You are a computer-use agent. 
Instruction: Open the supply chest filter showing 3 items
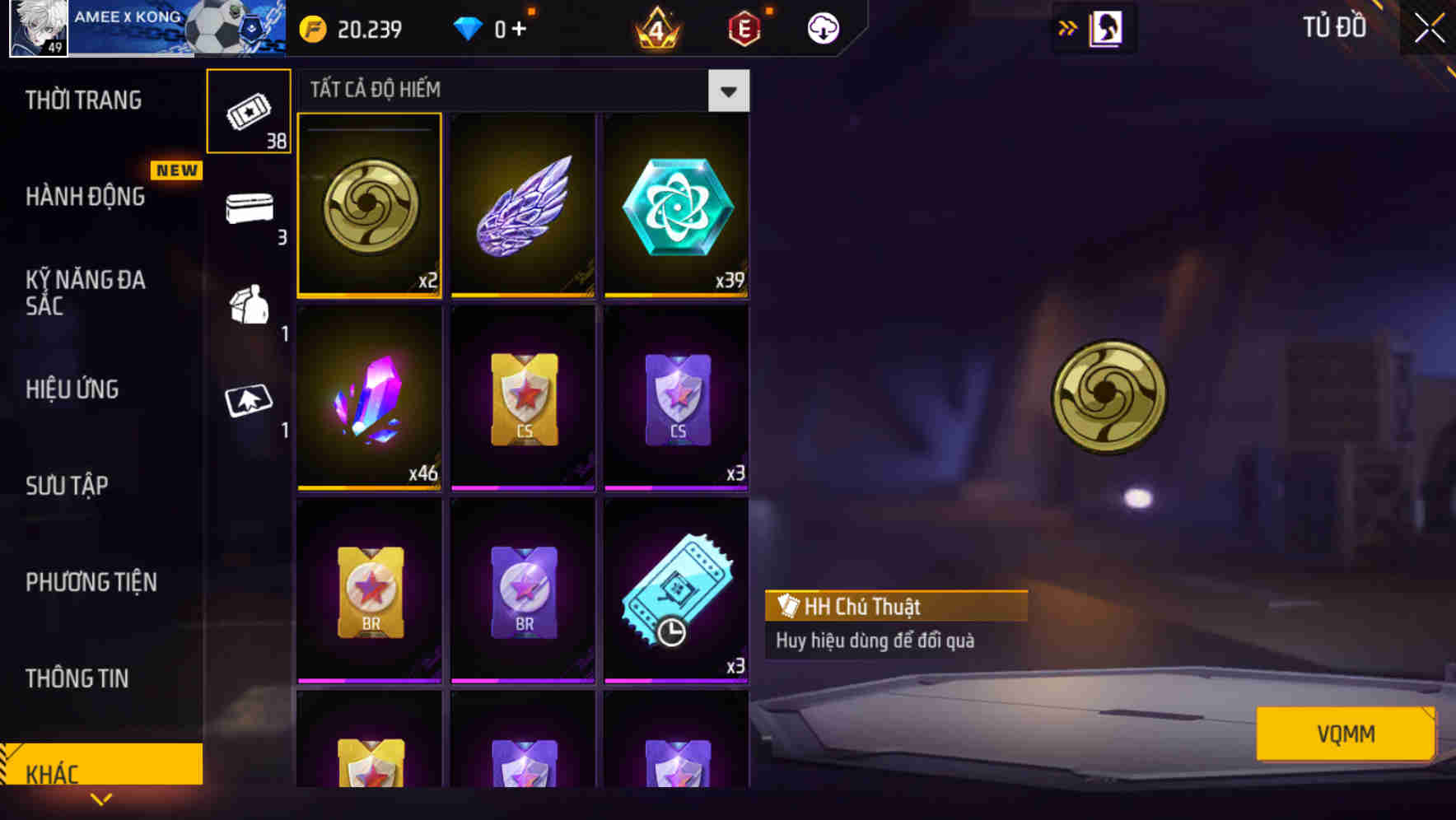(249, 208)
